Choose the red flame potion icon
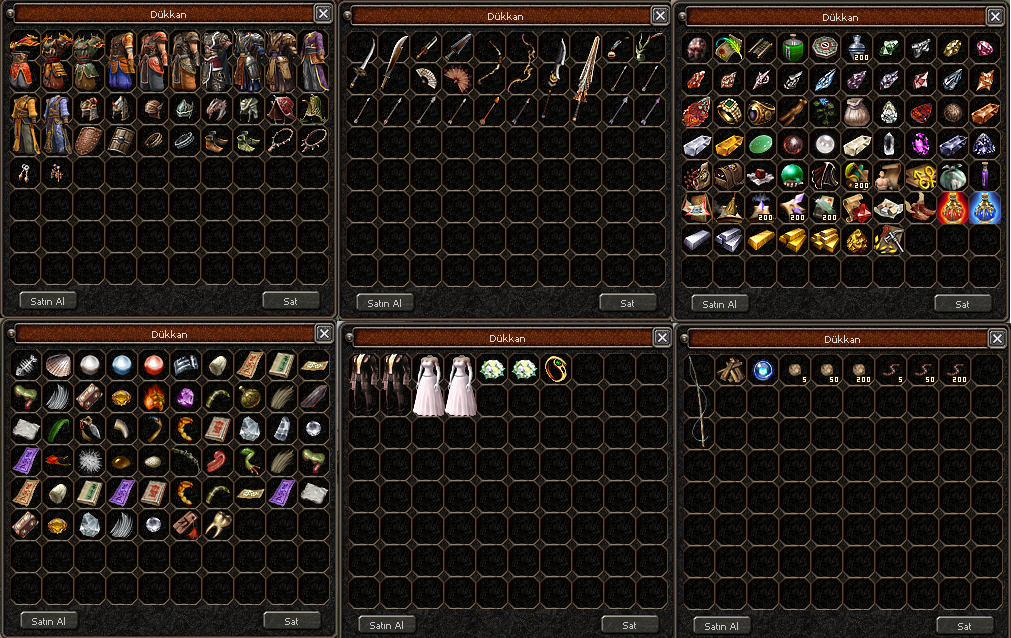 tap(952, 207)
